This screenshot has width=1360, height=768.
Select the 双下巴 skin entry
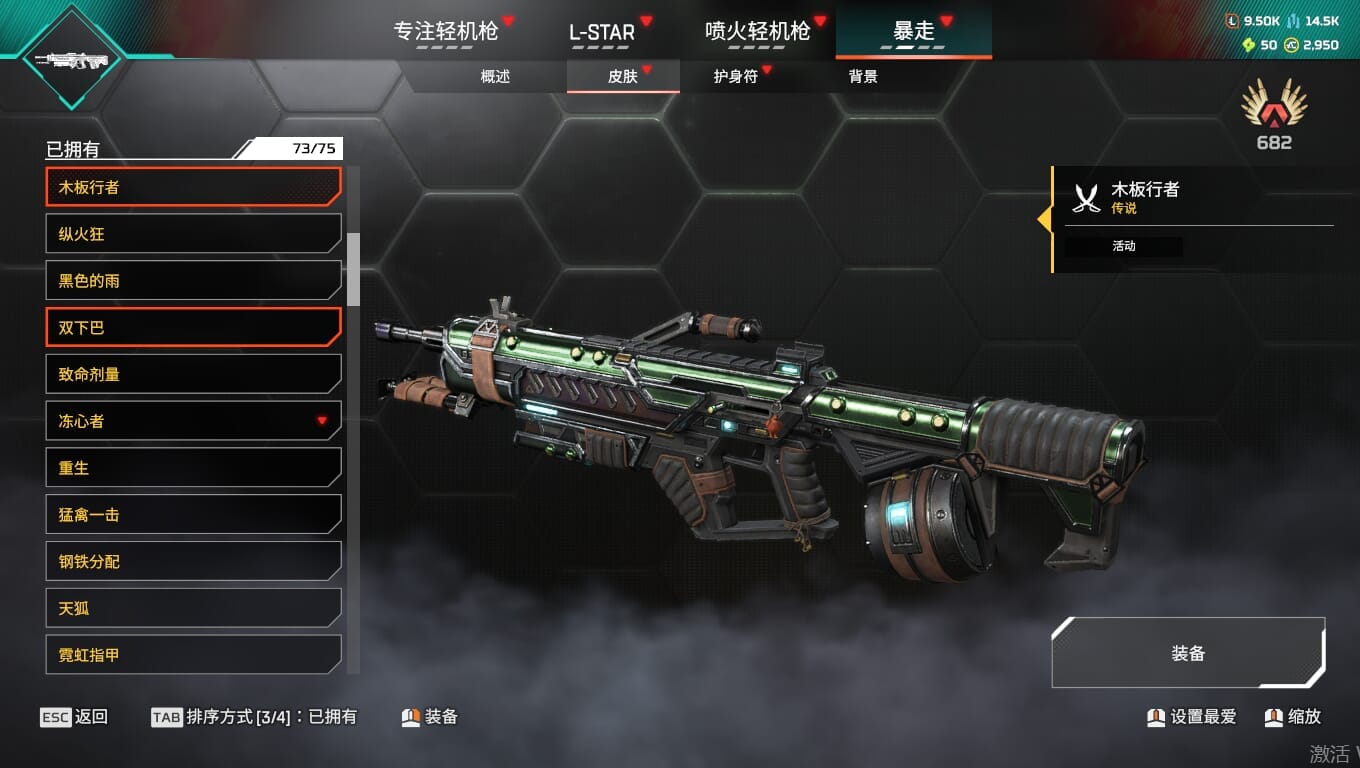[x=193, y=328]
